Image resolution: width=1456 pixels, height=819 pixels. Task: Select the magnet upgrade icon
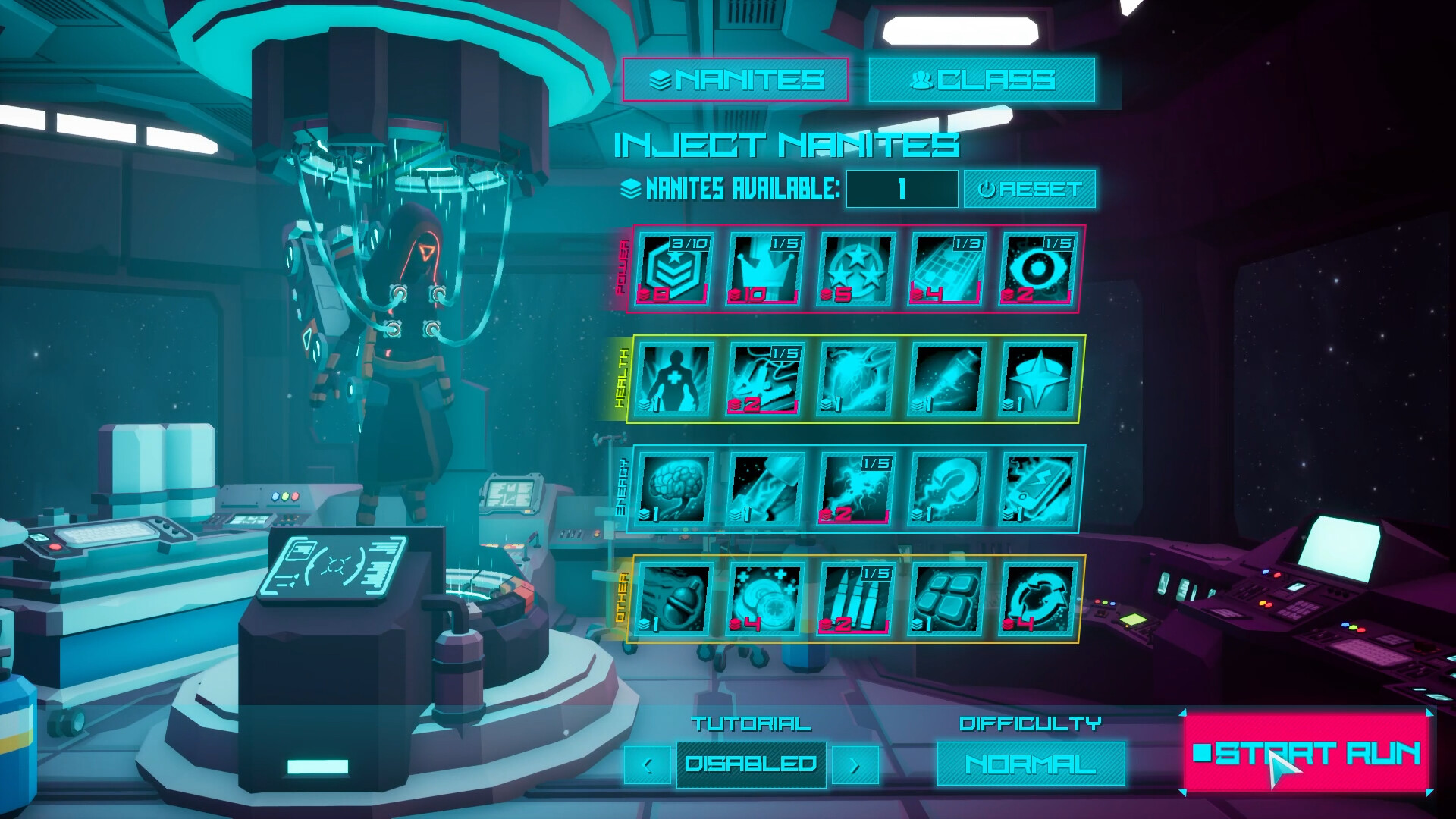(x=948, y=489)
